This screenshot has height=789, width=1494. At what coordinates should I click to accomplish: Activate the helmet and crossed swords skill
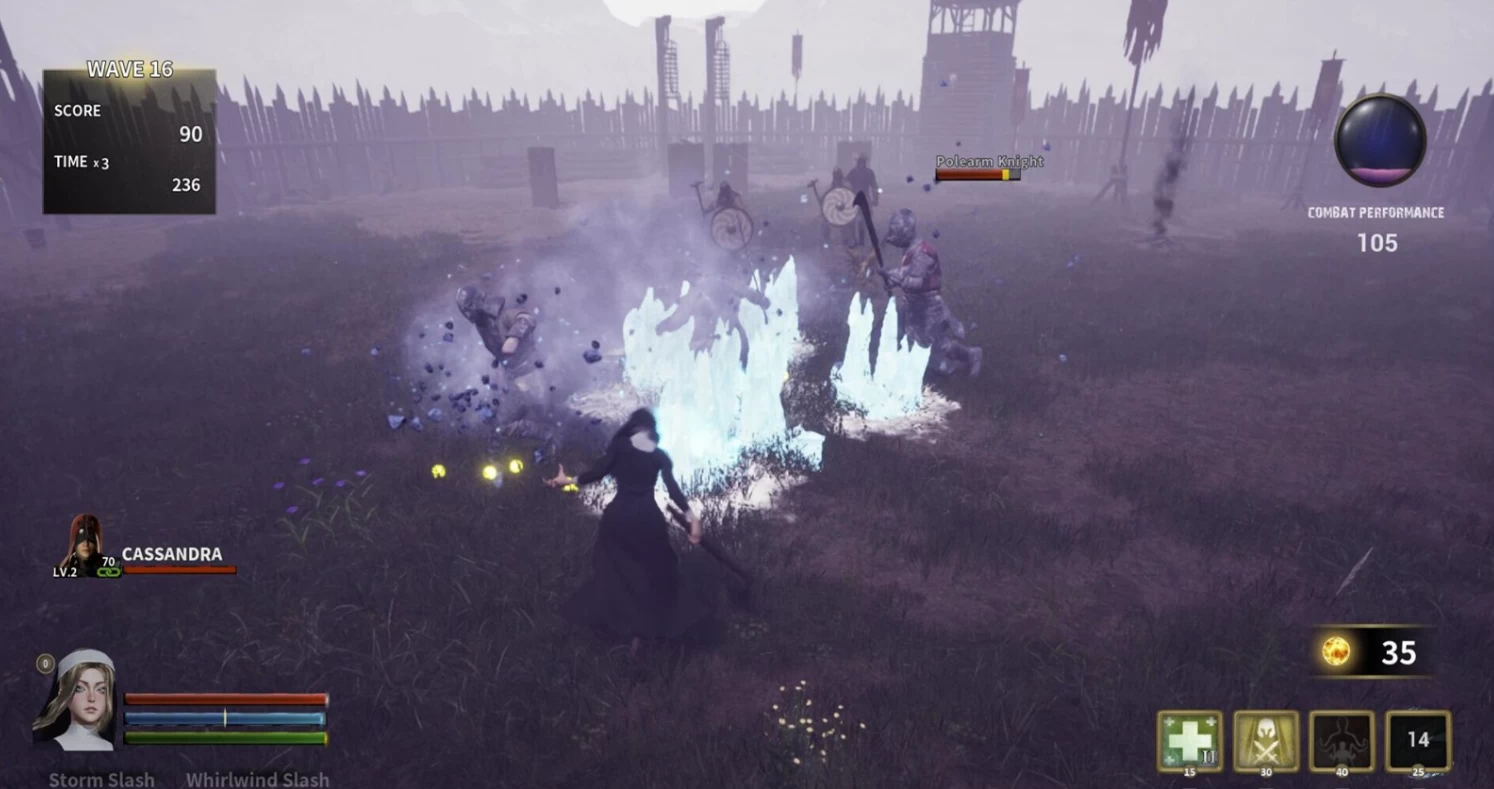(x=1265, y=741)
